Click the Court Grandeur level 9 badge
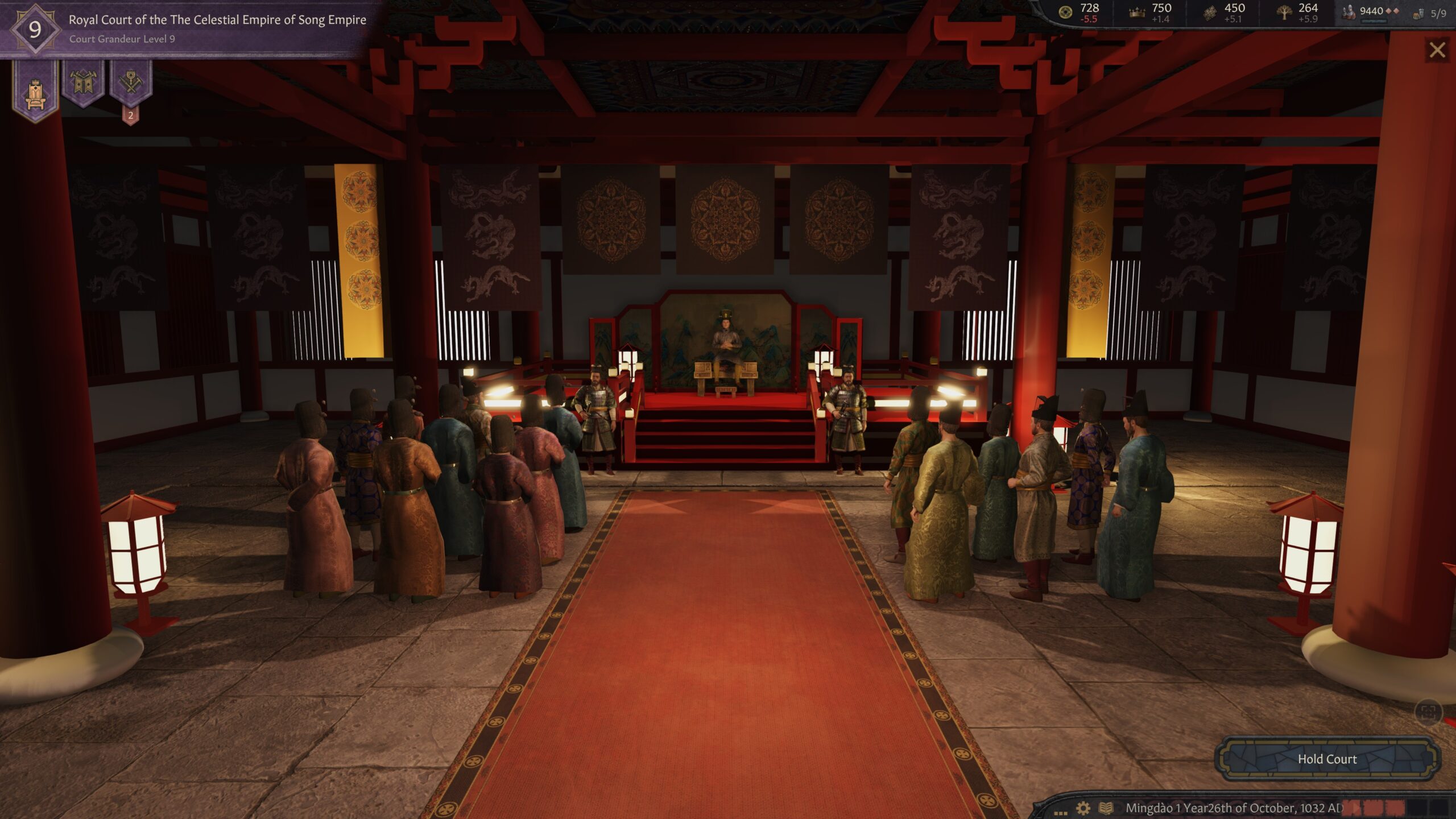This screenshot has height=819, width=1456. 35,30
